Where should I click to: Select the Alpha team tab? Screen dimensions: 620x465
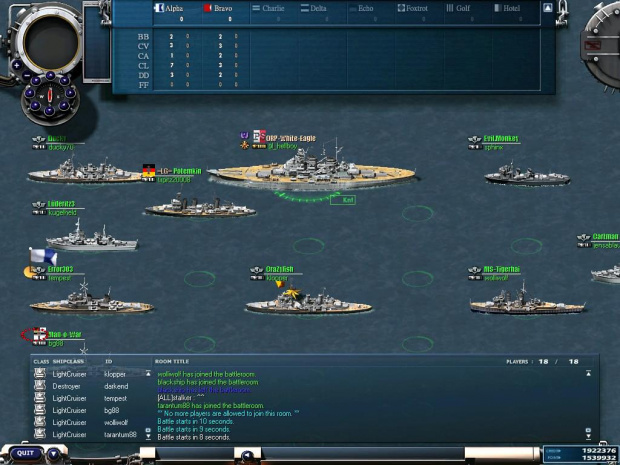click(172, 8)
